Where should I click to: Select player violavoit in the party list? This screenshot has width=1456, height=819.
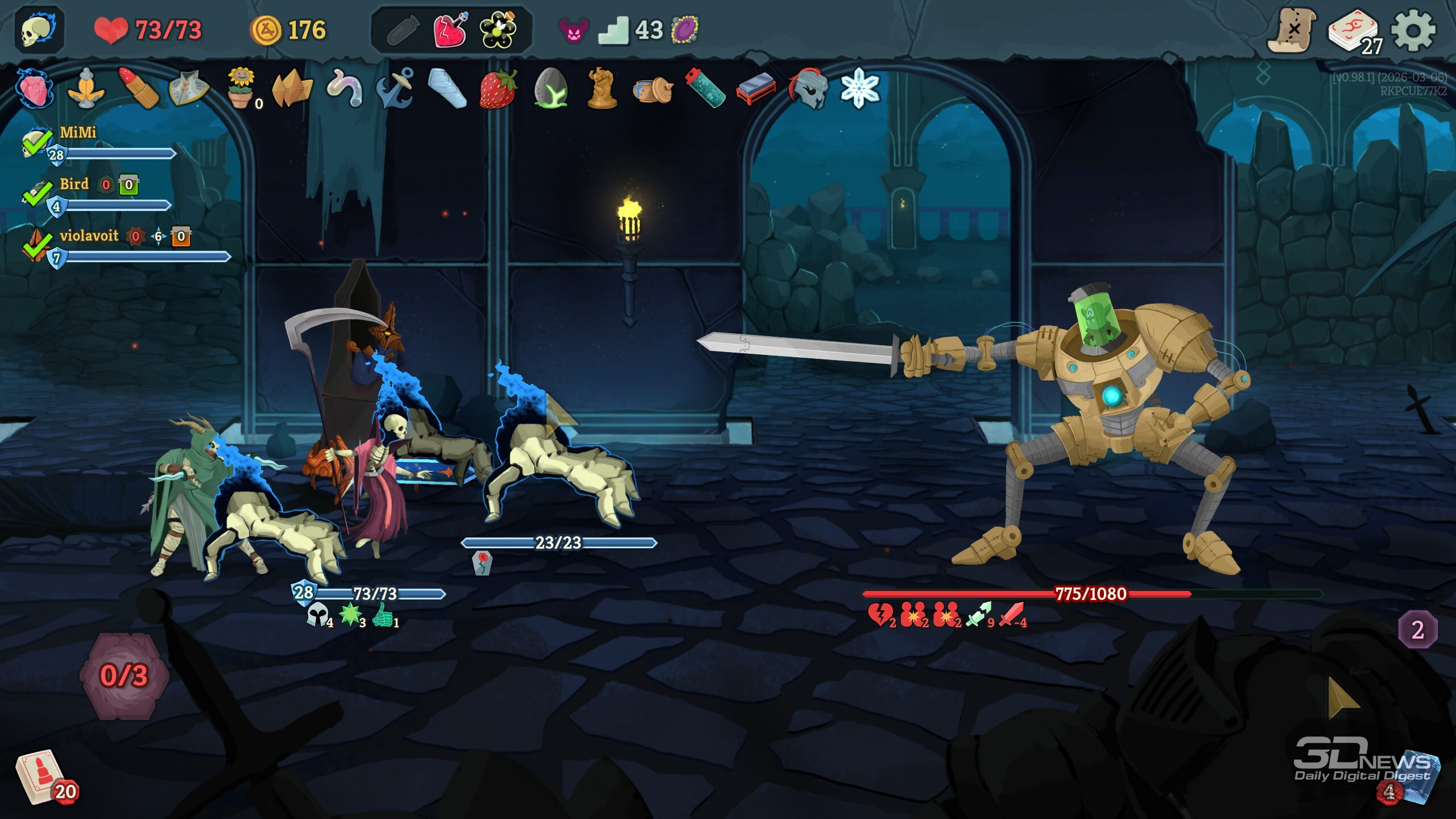[89, 235]
